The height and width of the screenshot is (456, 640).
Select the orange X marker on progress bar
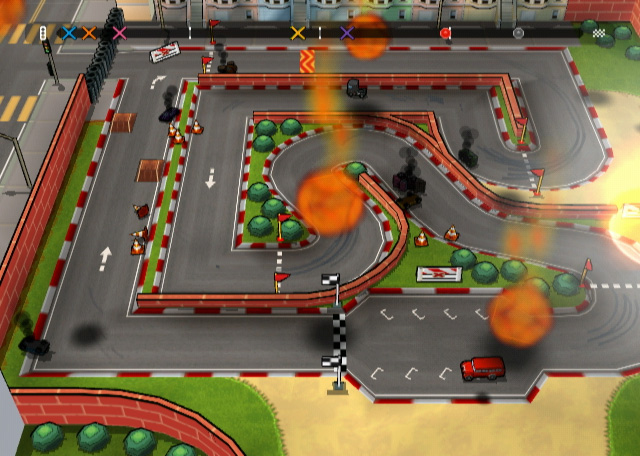(90, 33)
